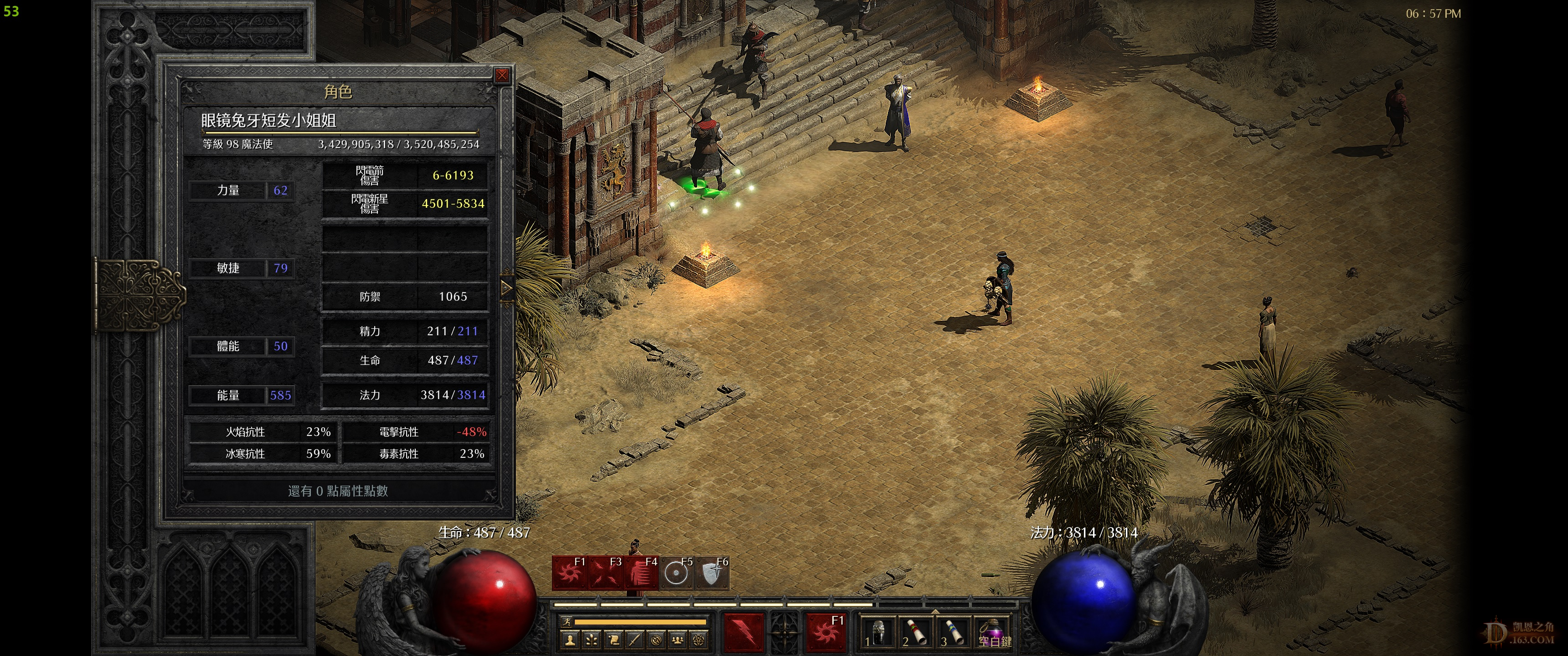
Task: Select the F1 nova skill hotkey icon
Action: [570, 573]
